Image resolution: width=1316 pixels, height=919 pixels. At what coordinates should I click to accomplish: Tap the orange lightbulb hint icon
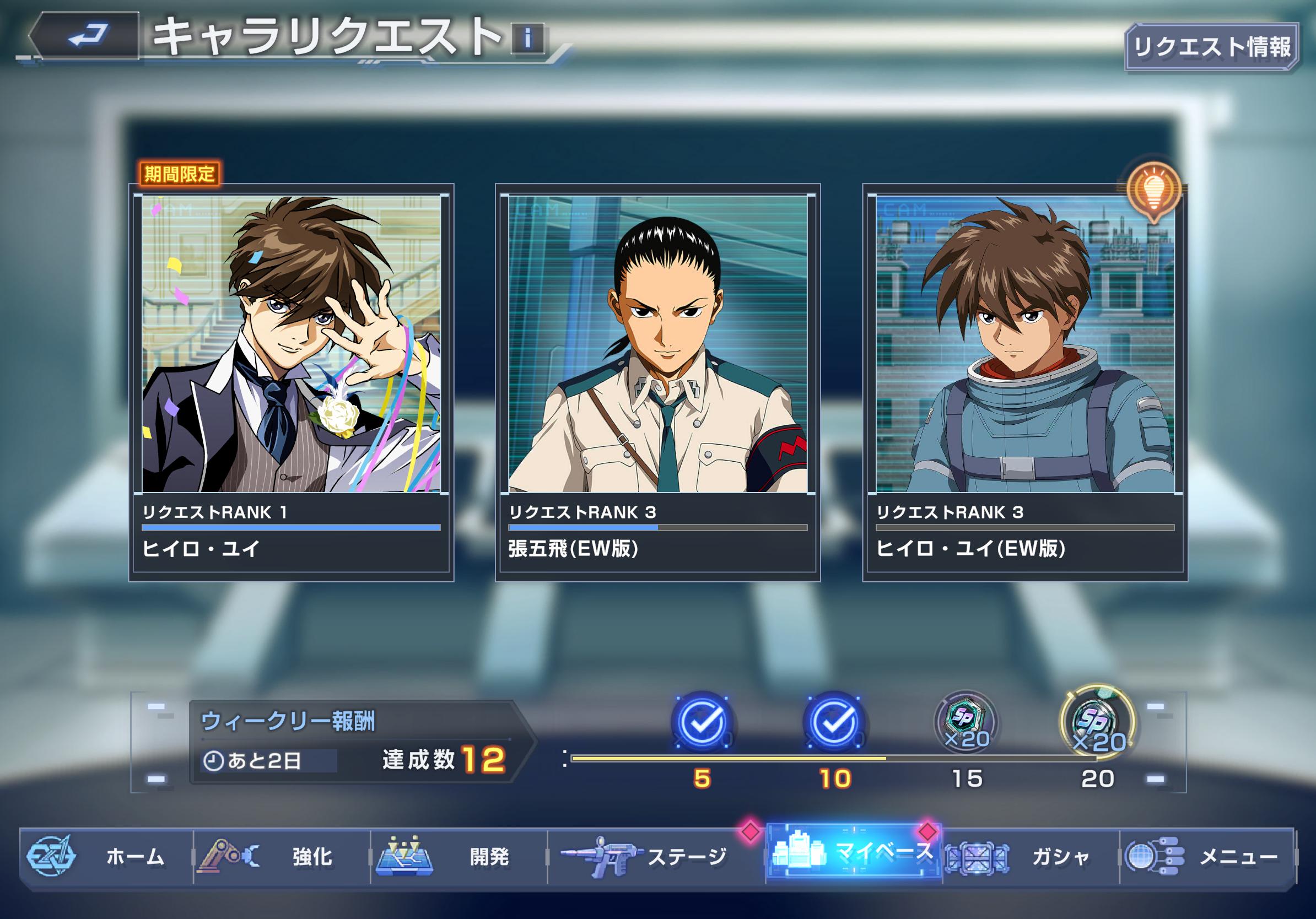tap(1153, 189)
